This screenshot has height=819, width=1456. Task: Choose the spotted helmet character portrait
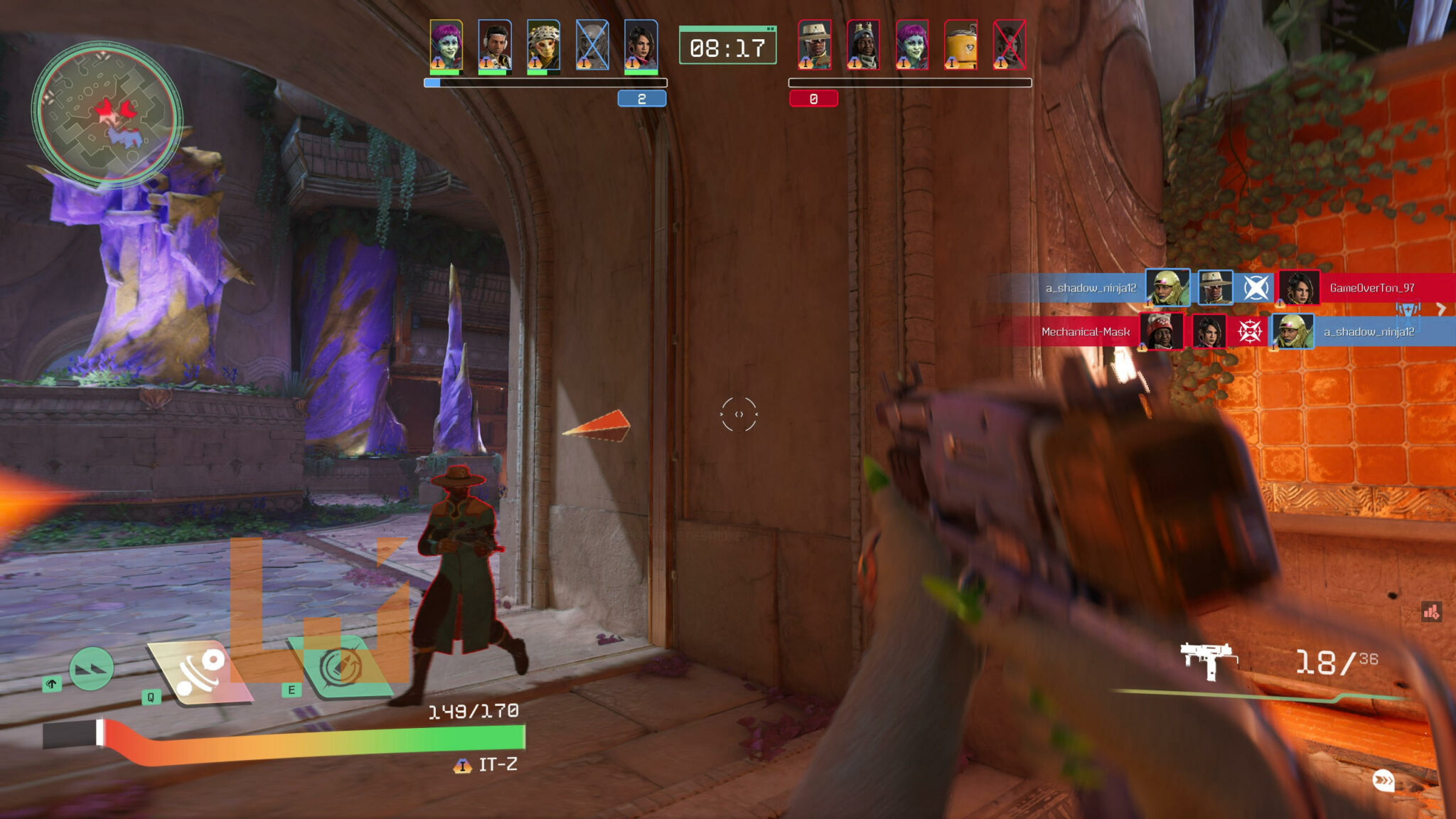543,45
